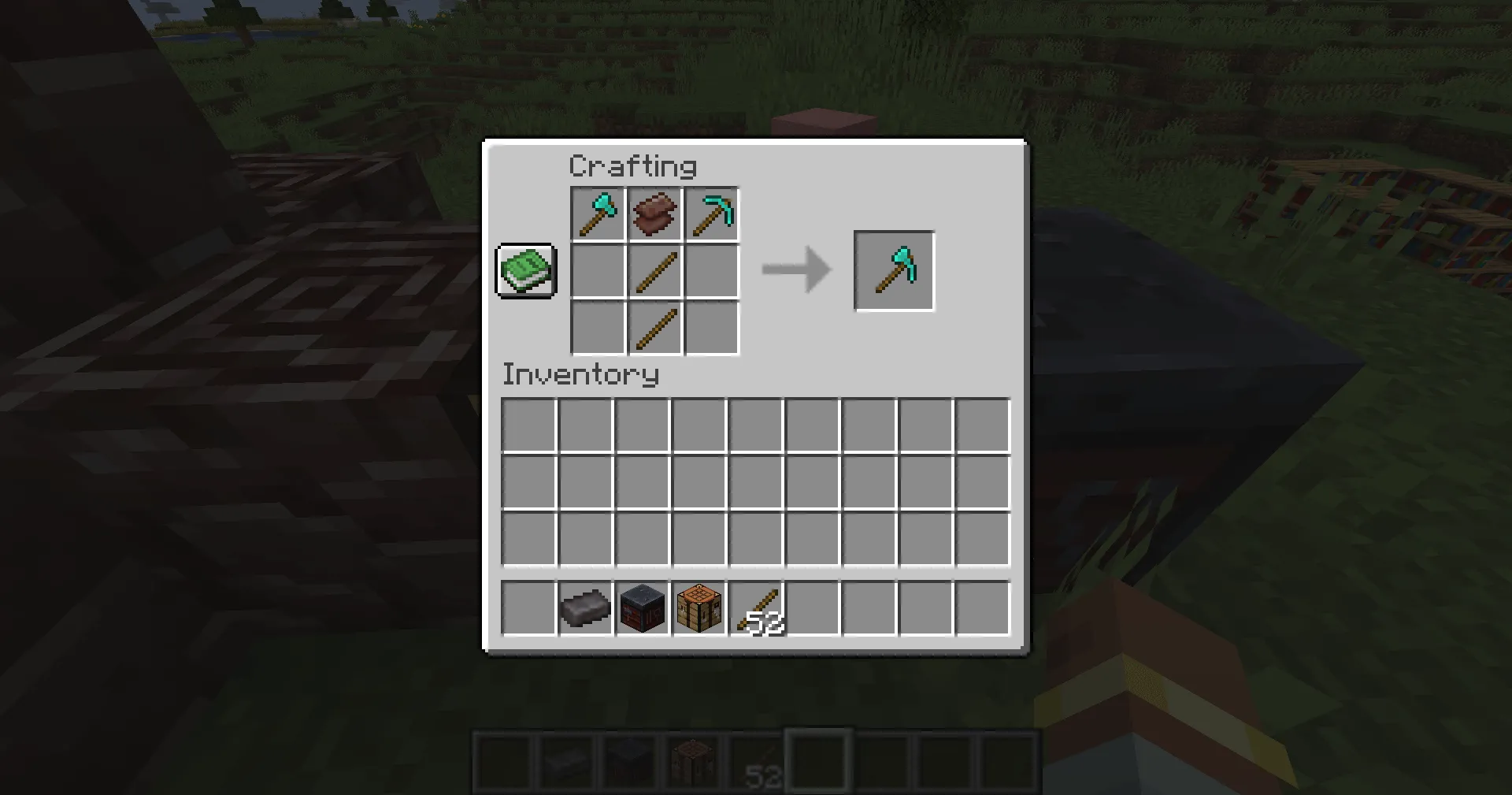Grab the stack of 52 sticks
Screen dimensions: 1512x795
pyautogui.click(x=758, y=607)
